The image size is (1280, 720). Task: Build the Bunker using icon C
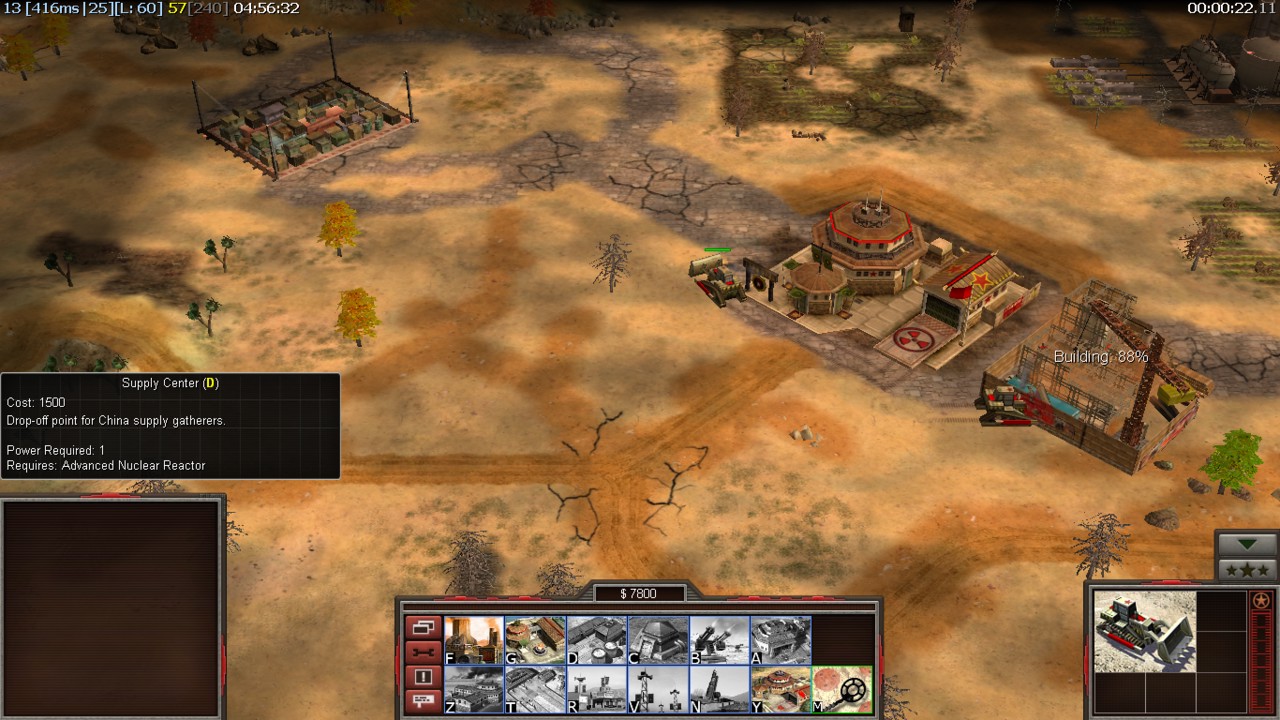[x=658, y=640]
